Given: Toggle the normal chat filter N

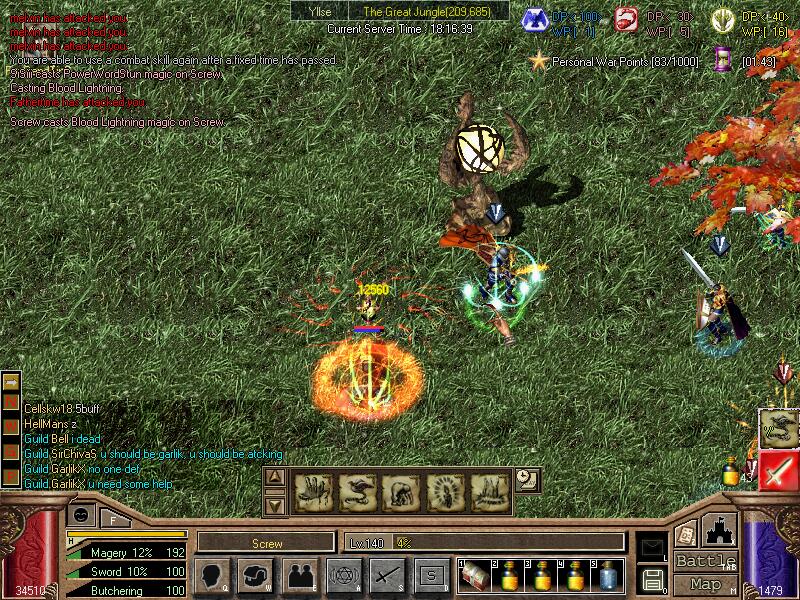Looking at the screenshot, I should pos(12,401).
